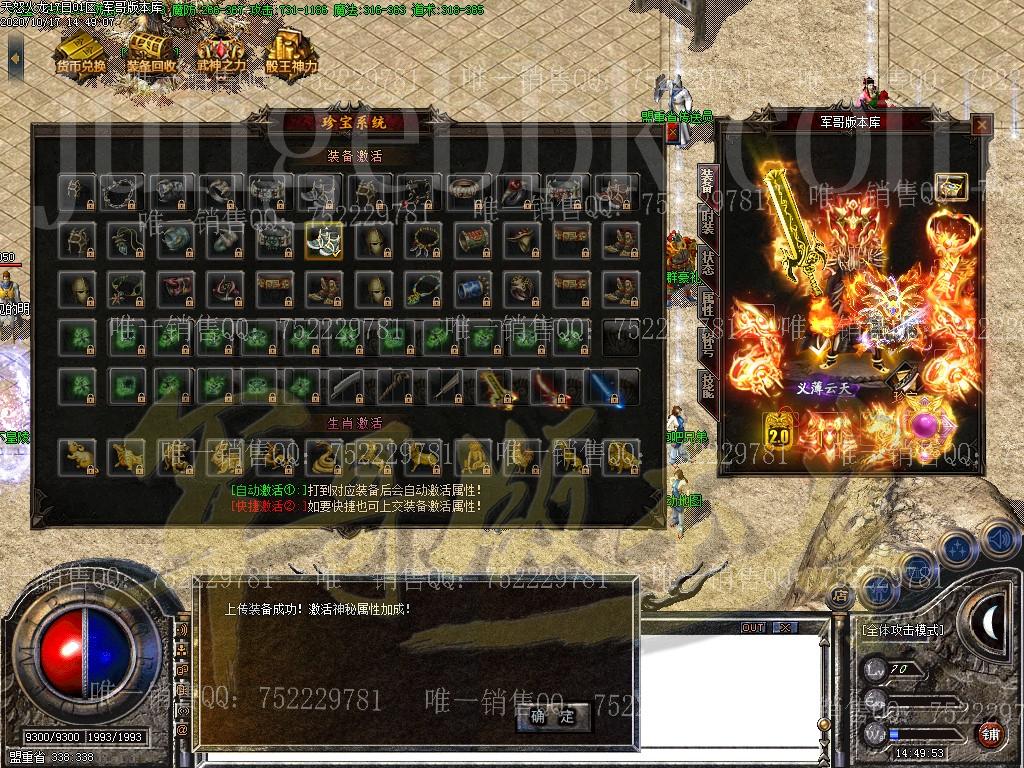Viewport: 1024px width, 768px height.
Task: Select the 装备 equipment tab
Action: (x=706, y=183)
